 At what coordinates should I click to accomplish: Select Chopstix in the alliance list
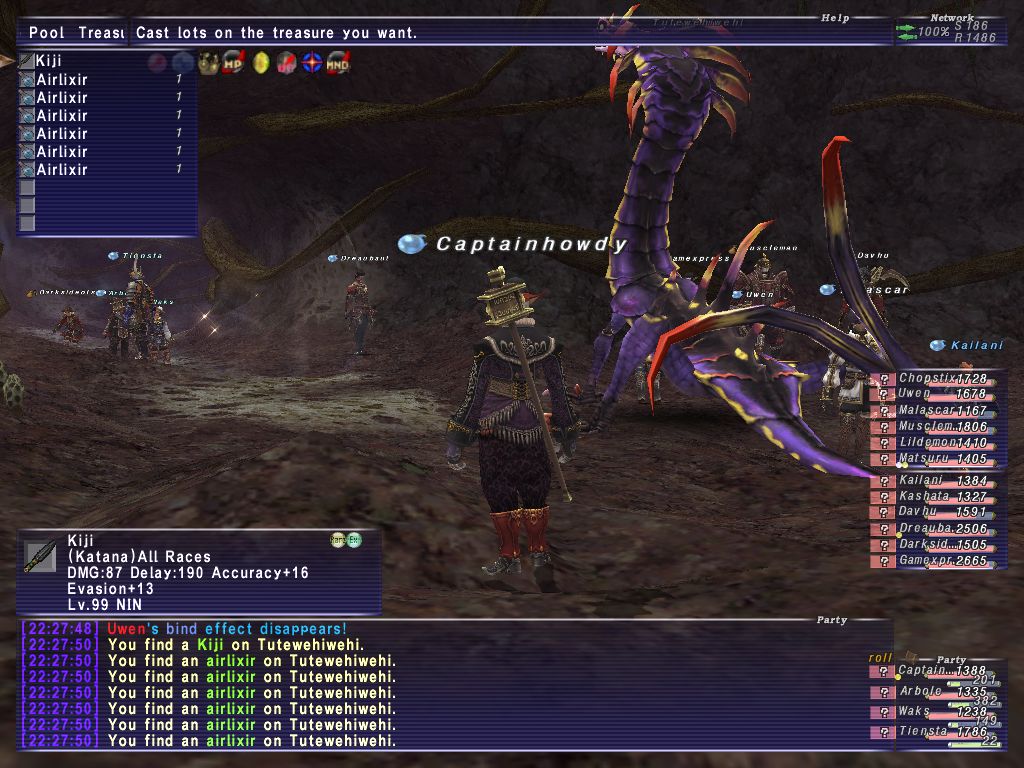932,379
